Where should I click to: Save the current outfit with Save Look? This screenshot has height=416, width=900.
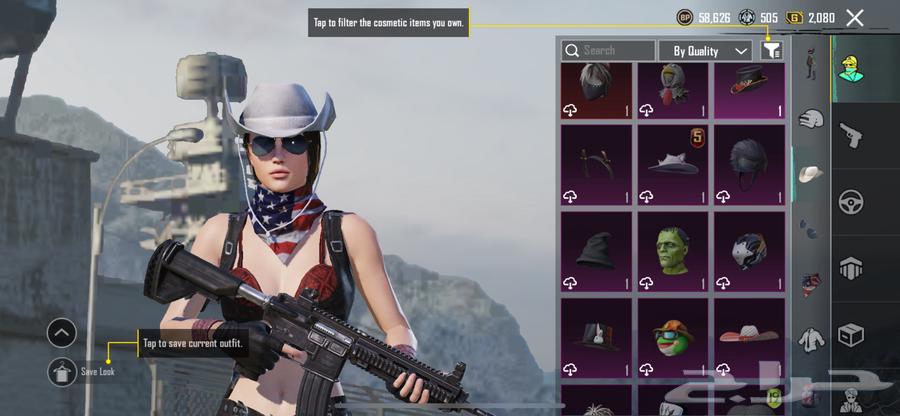[62, 371]
